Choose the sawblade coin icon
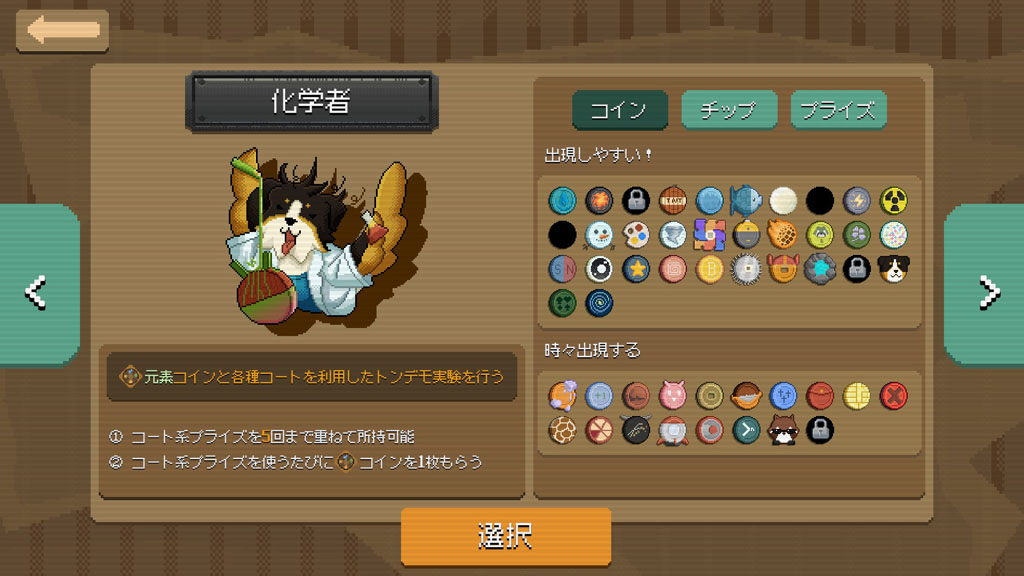This screenshot has height=576, width=1024. click(x=746, y=268)
